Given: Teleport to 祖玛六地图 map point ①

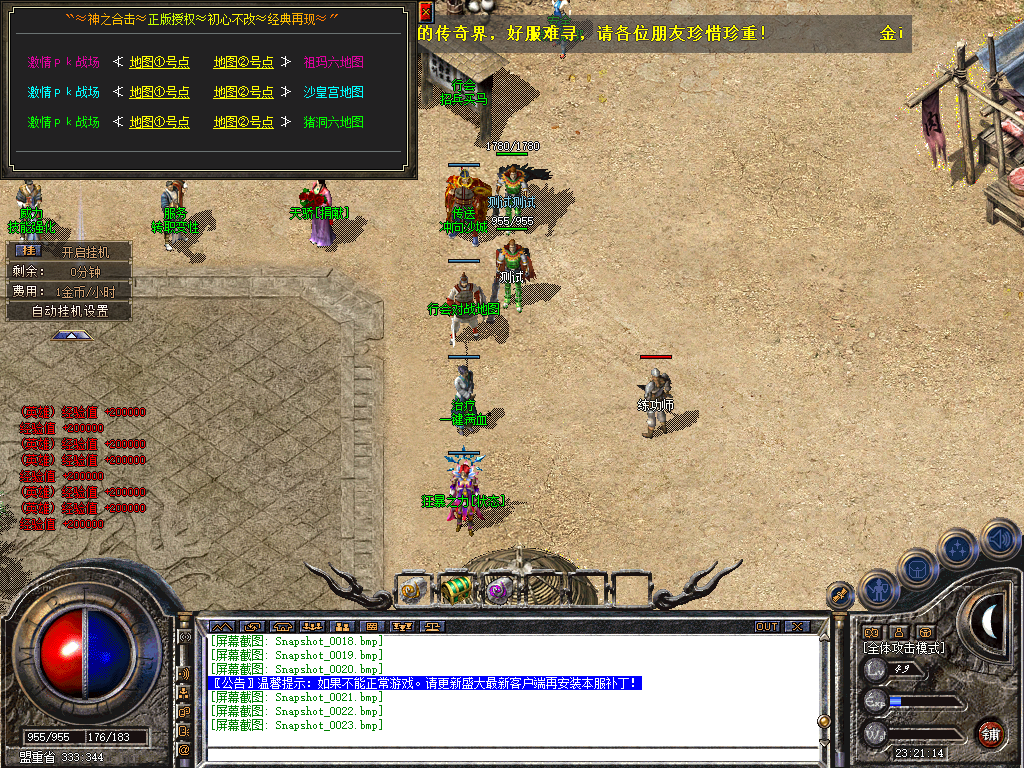Looking at the screenshot, I should [159, 62].
